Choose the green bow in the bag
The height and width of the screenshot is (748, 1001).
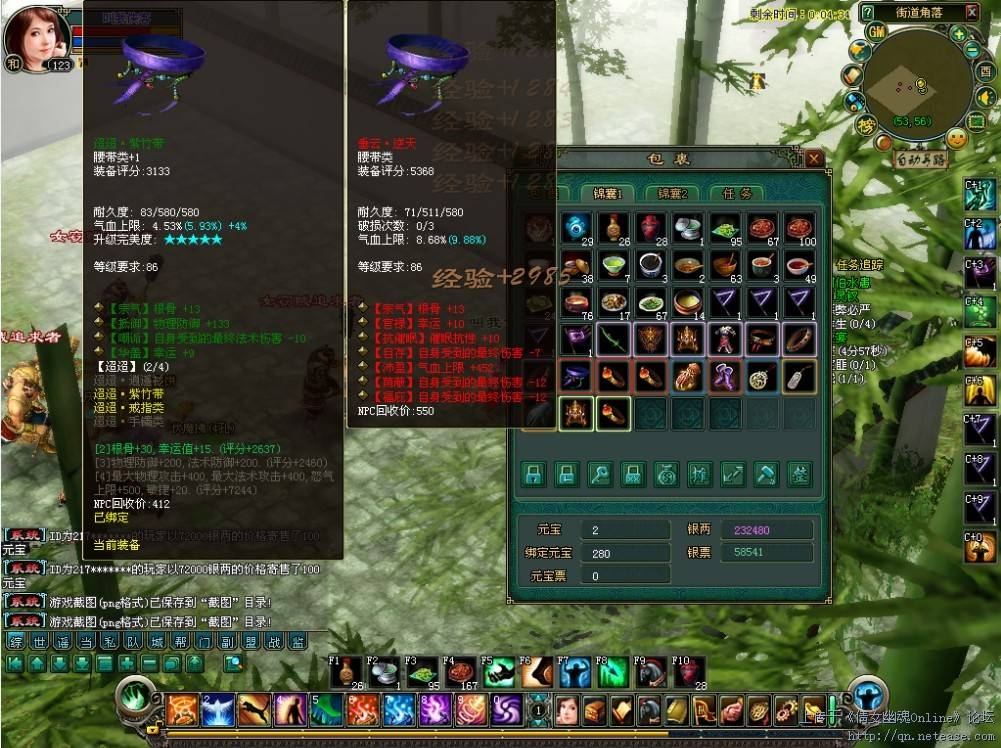(613, 340)
